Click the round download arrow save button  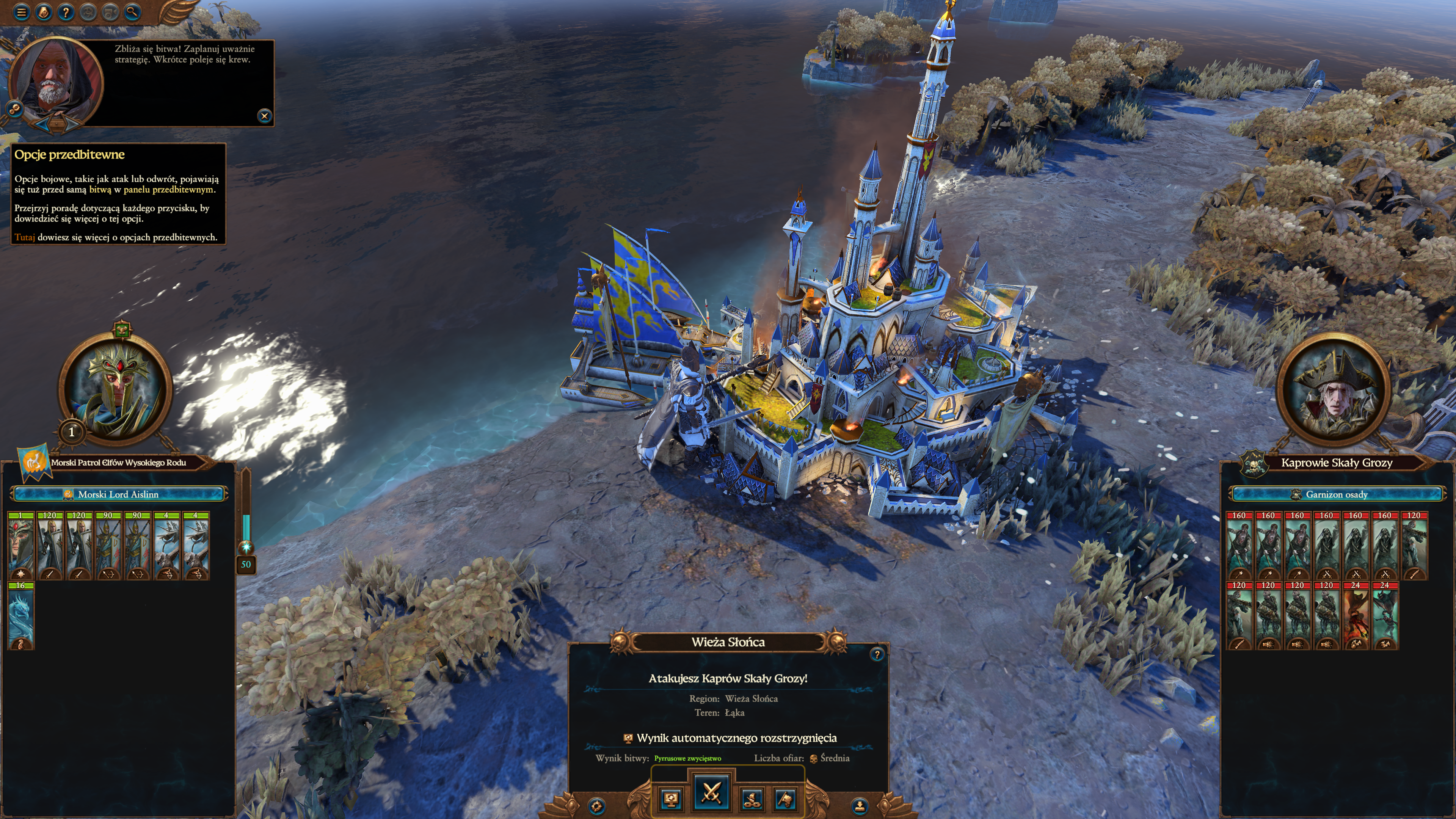pos(859,805)
